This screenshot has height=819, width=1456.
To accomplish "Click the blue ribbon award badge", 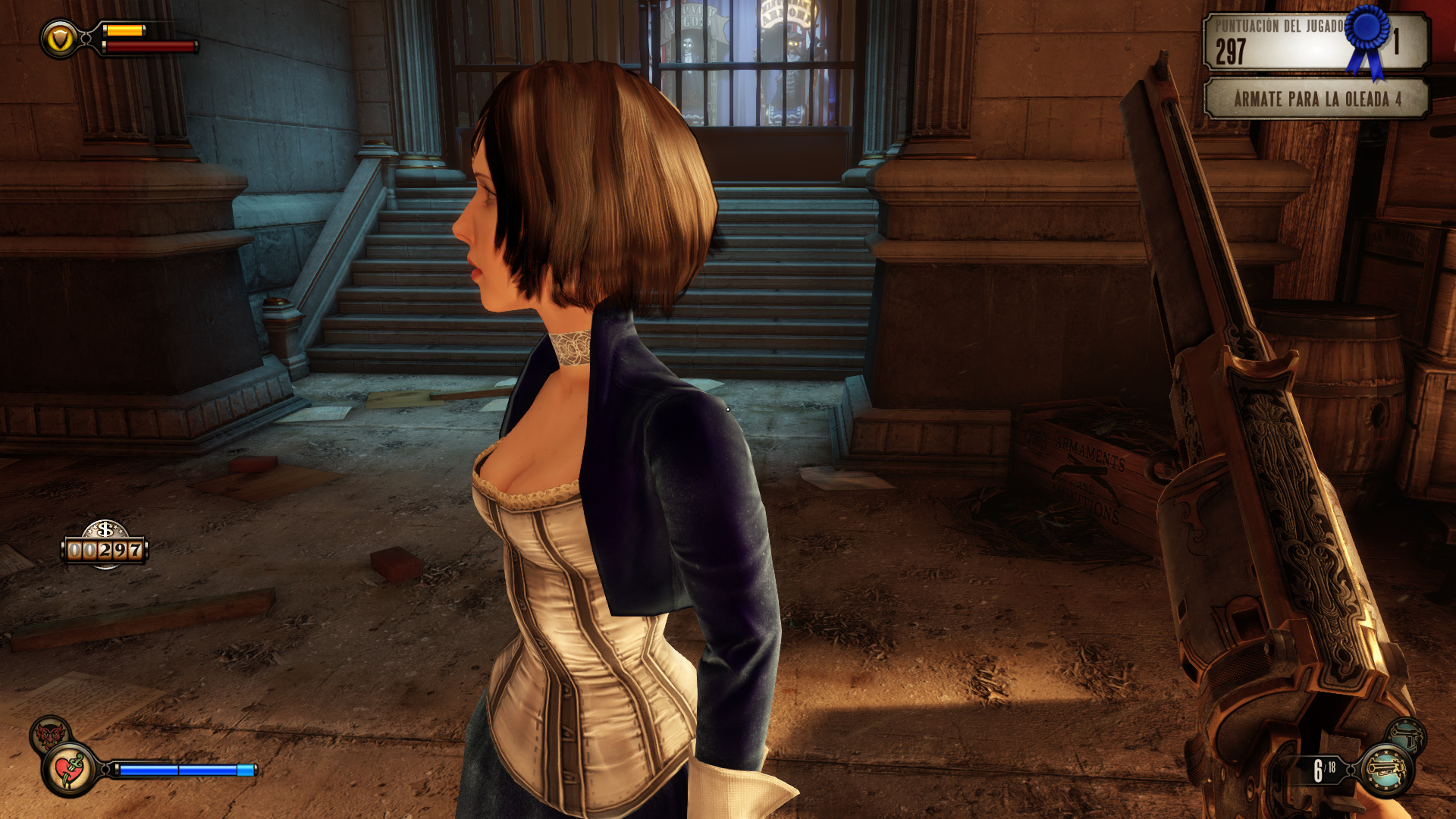I will point(1368,38).
